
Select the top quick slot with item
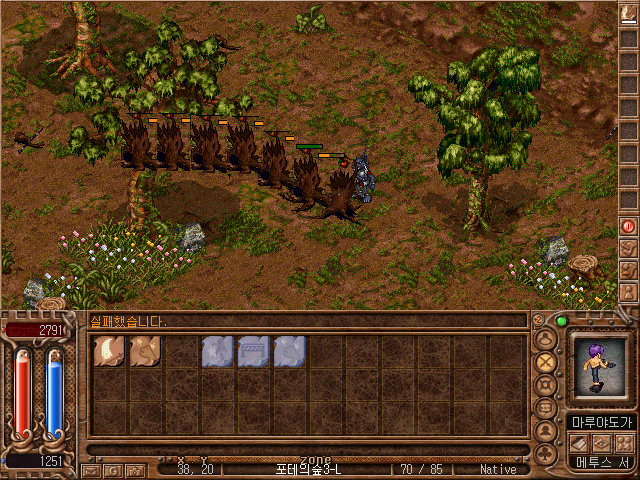click(629, 12)
